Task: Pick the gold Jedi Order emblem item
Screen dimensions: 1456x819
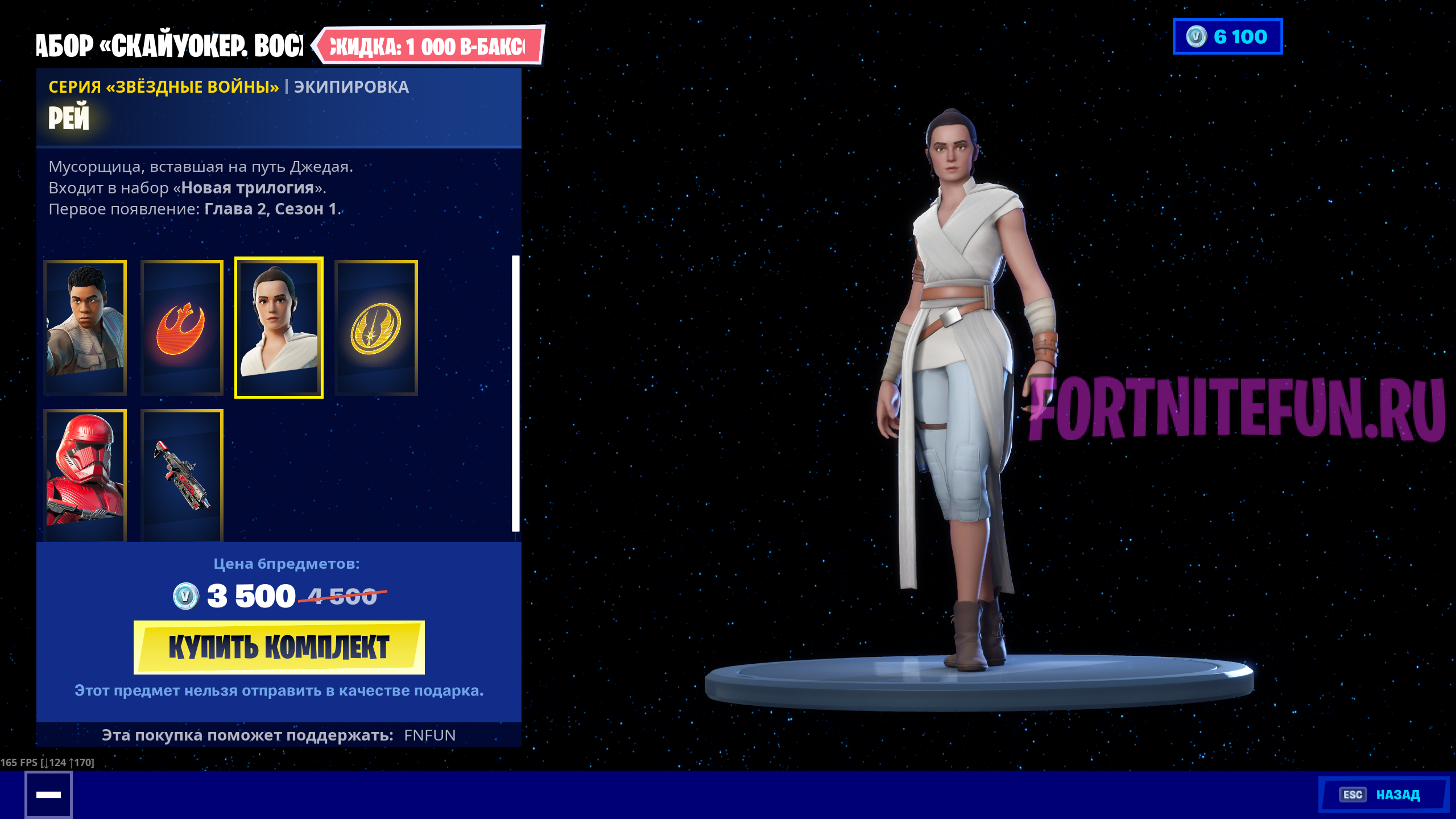Action: (376, 327)
